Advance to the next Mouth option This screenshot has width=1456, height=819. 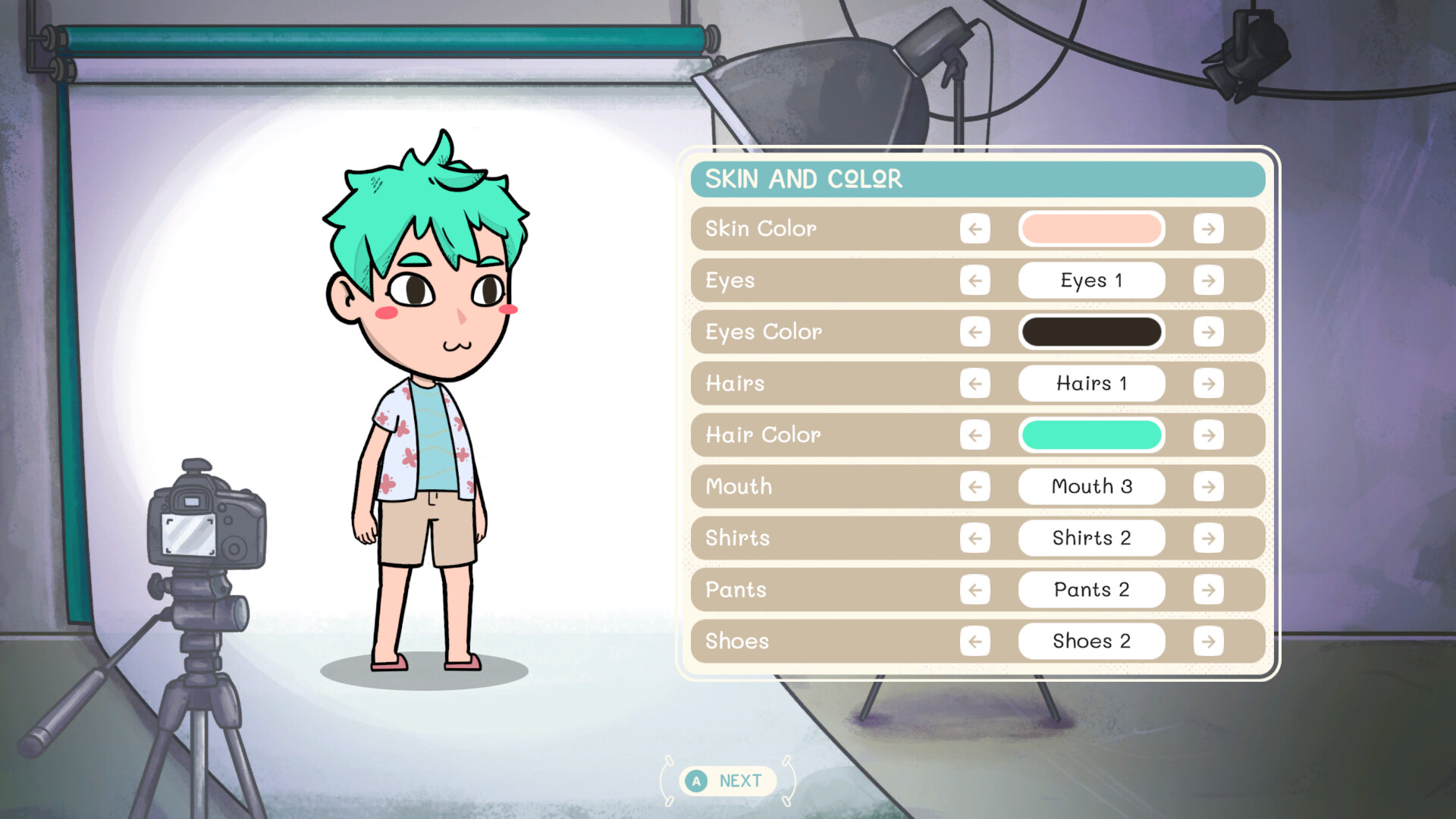1208,487
